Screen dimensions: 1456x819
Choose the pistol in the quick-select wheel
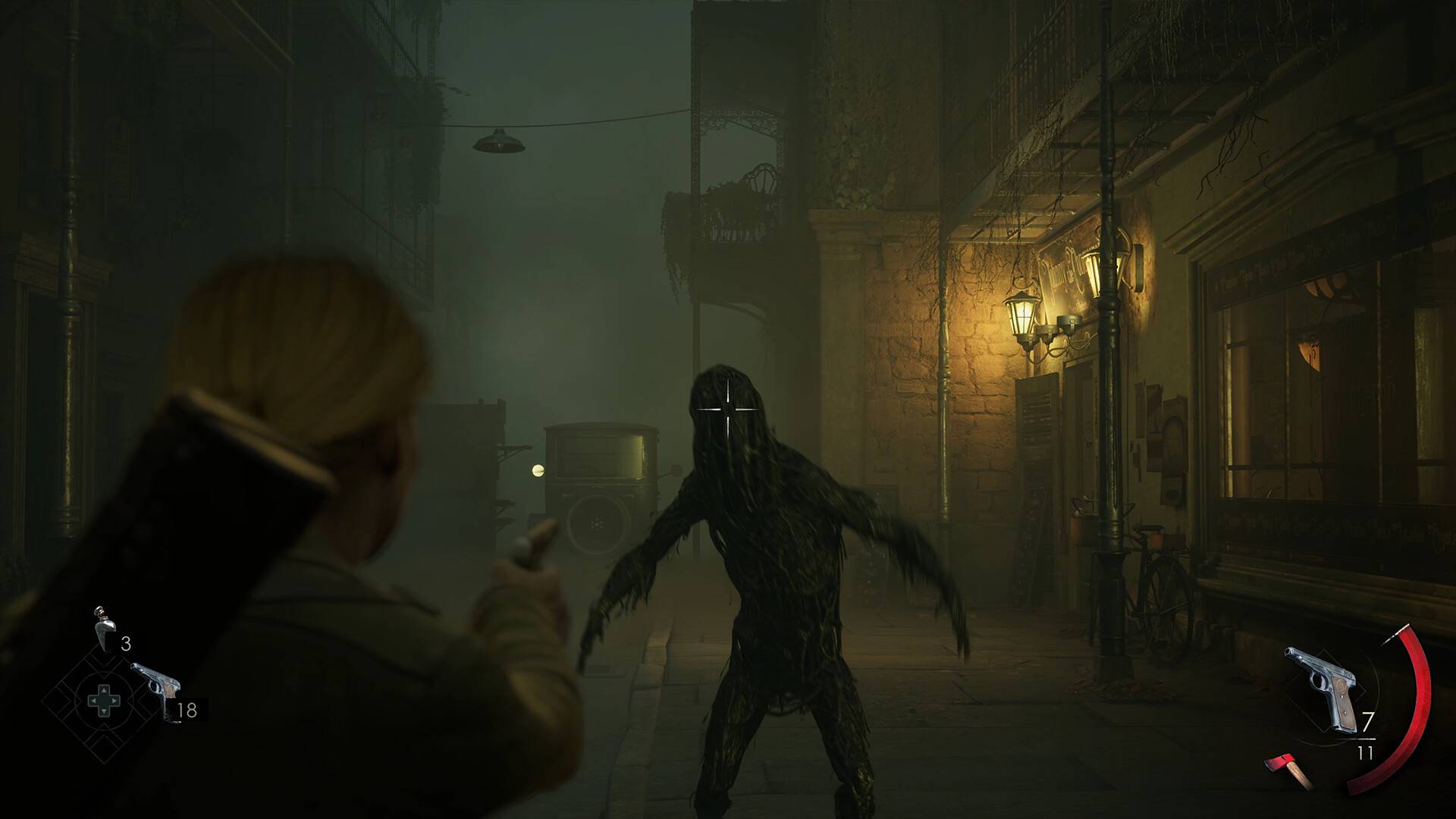[157, 689]
